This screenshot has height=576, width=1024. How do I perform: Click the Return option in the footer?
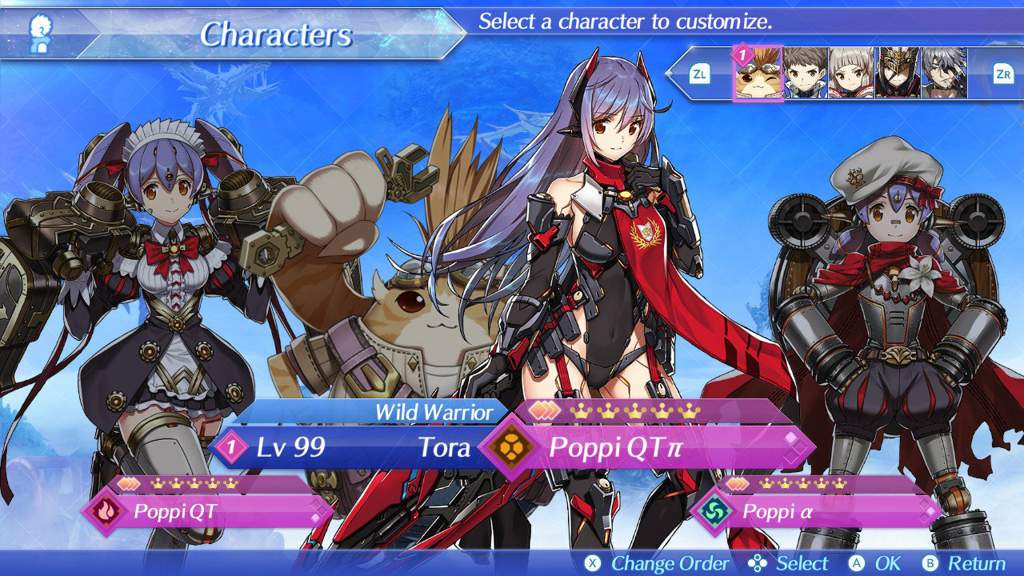[x=966, y=563]
